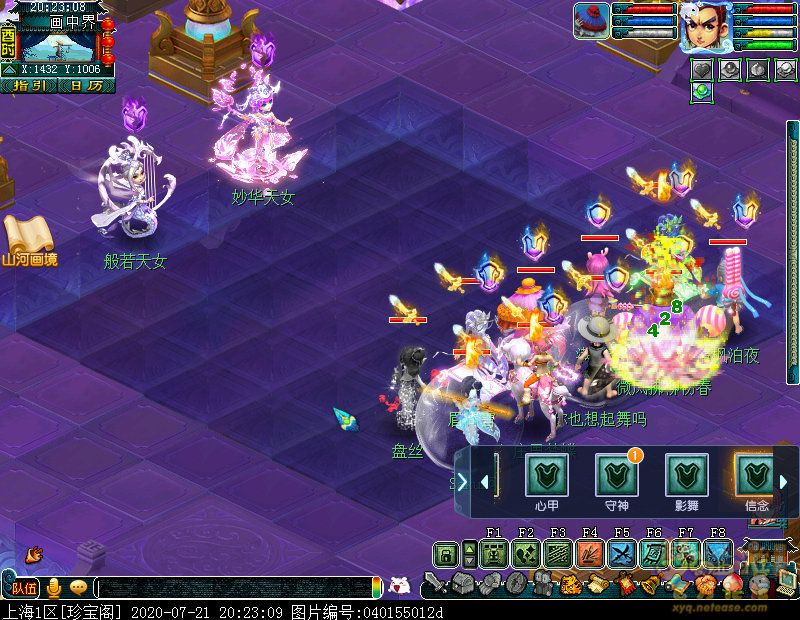Select the 守神 skill icon

click(616, 475)
